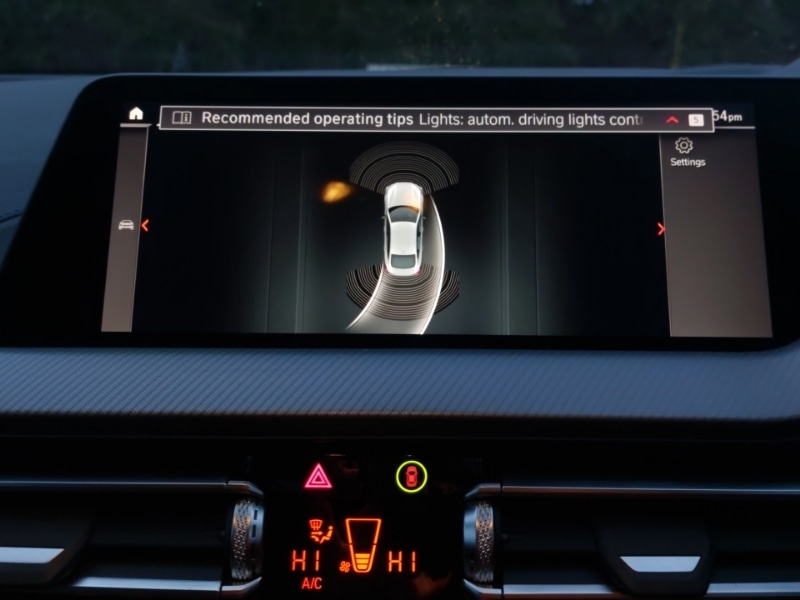Click the red right arrow near the Settings panel
The image size is (800, 600).
(661, 229)
